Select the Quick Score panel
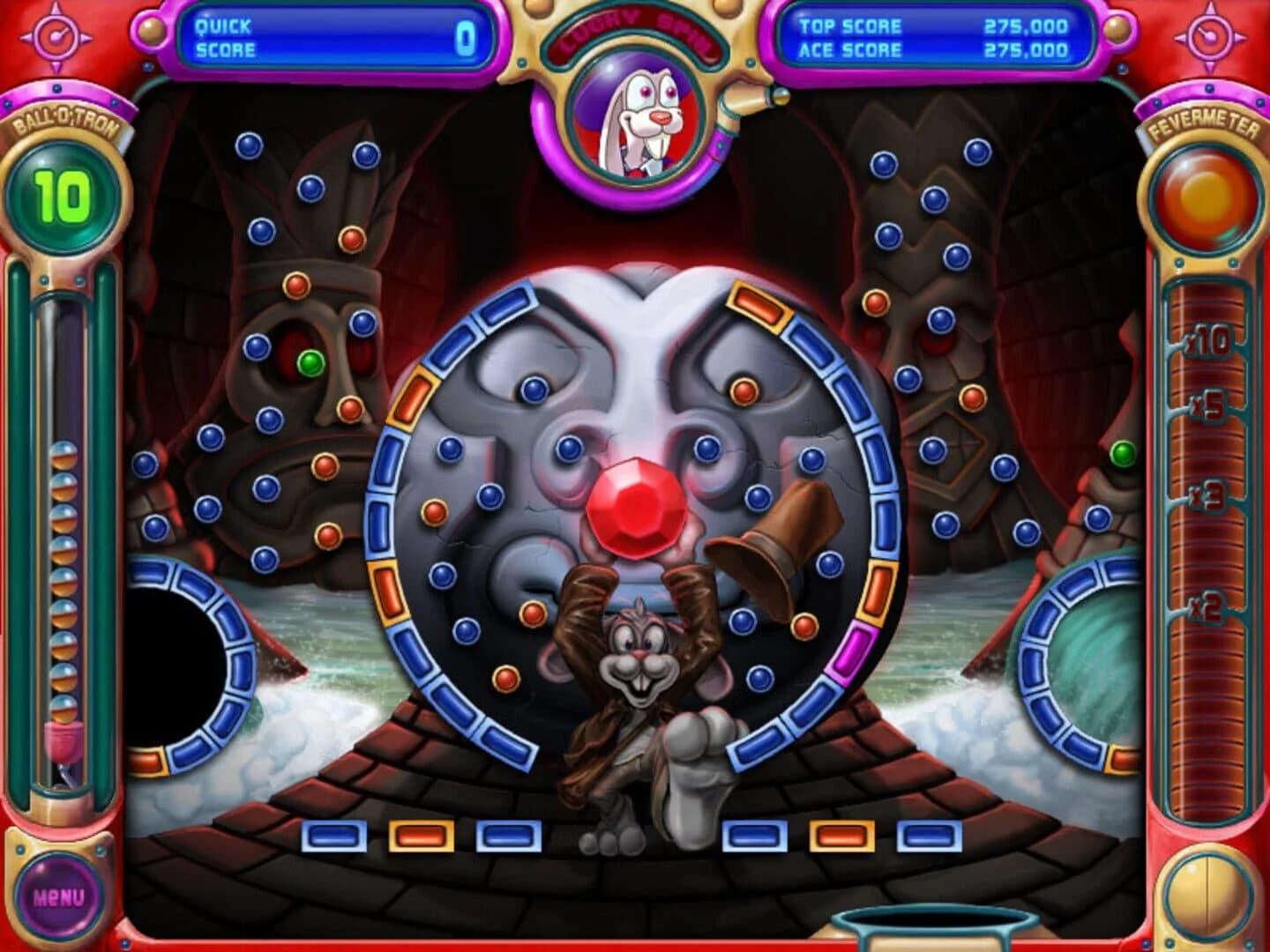This screenshot has height=952, width=1270. click(335, 33)
